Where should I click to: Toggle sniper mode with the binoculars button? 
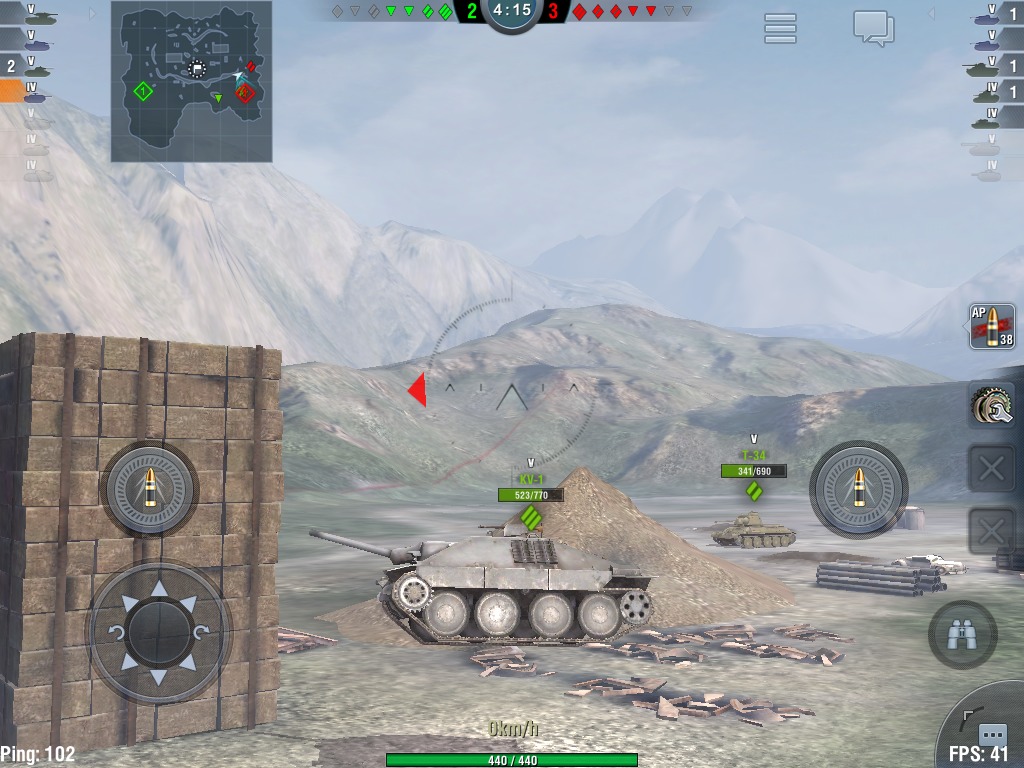point(962,634)
